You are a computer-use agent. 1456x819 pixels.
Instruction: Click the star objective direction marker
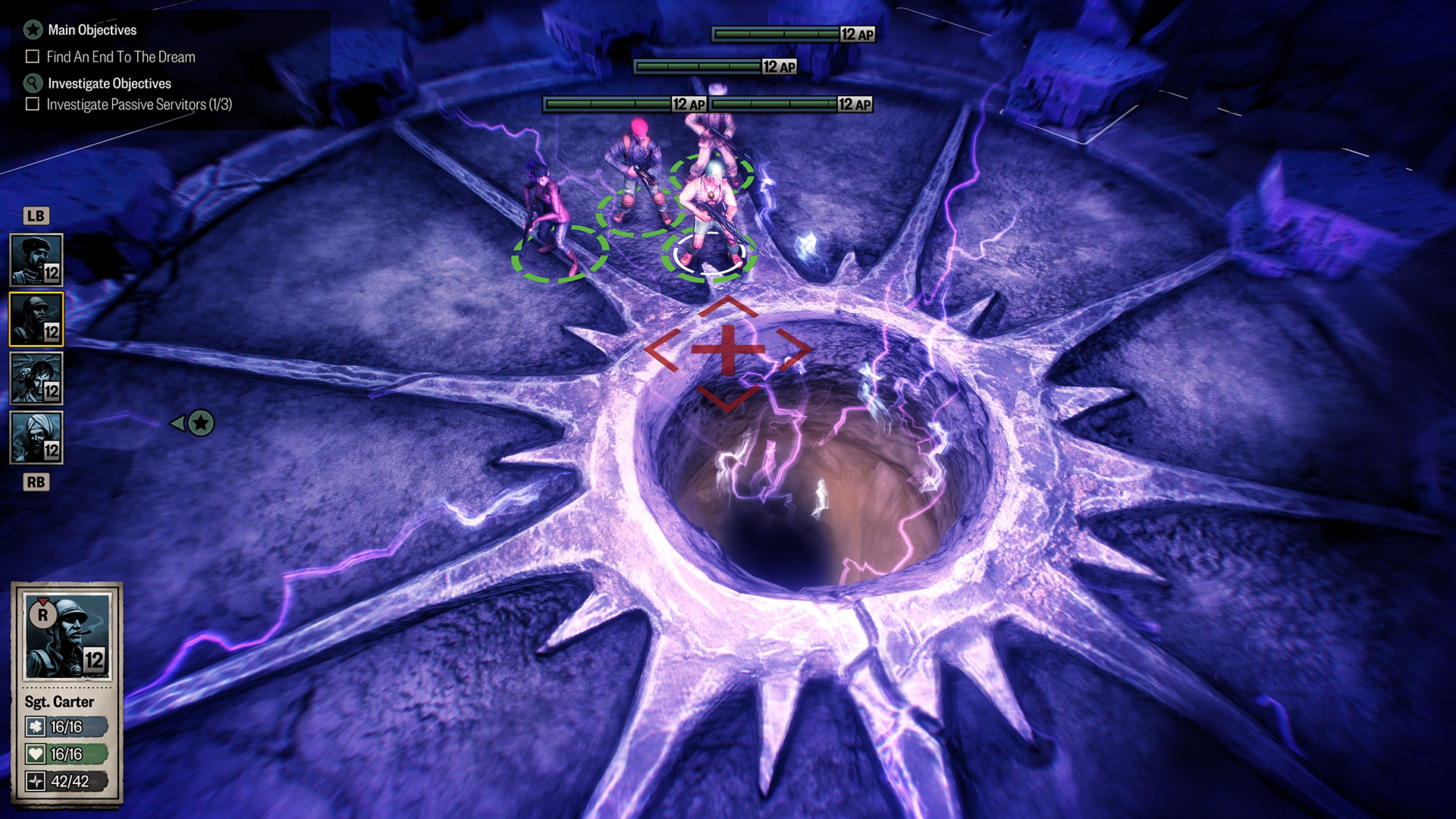pyautogui.click(x=200, y=423)
